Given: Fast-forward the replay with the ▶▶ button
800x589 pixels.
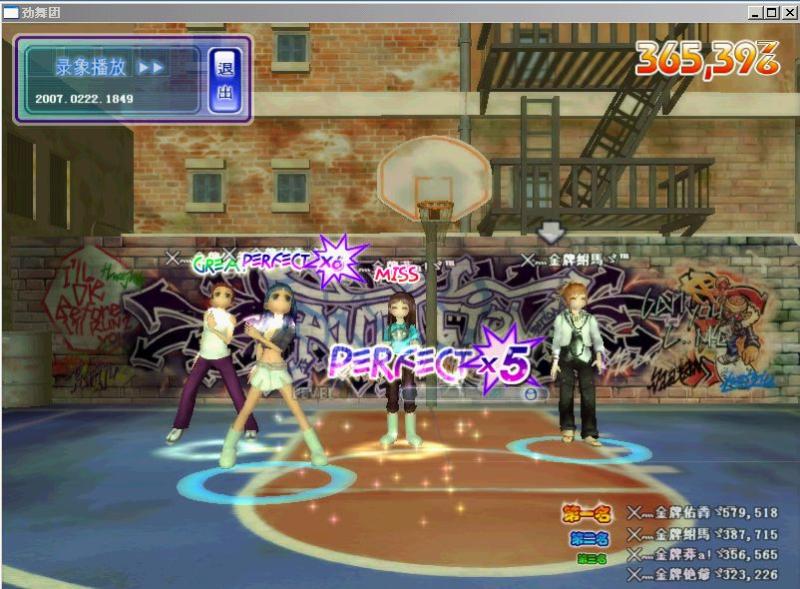Looking at the screenshot, I should point(151,68).
